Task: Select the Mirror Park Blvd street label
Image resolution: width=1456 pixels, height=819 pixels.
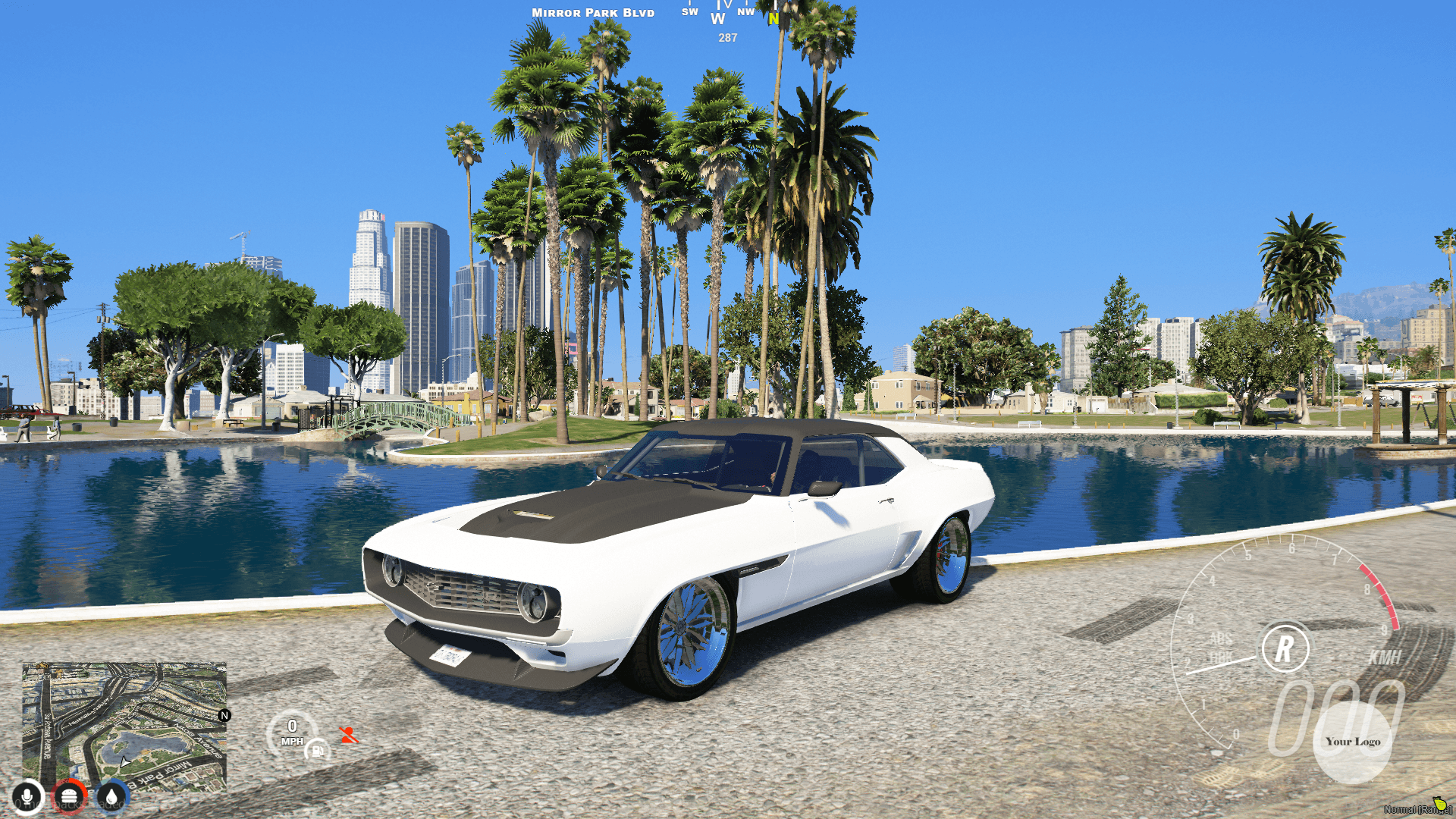Action: (591, 13)
